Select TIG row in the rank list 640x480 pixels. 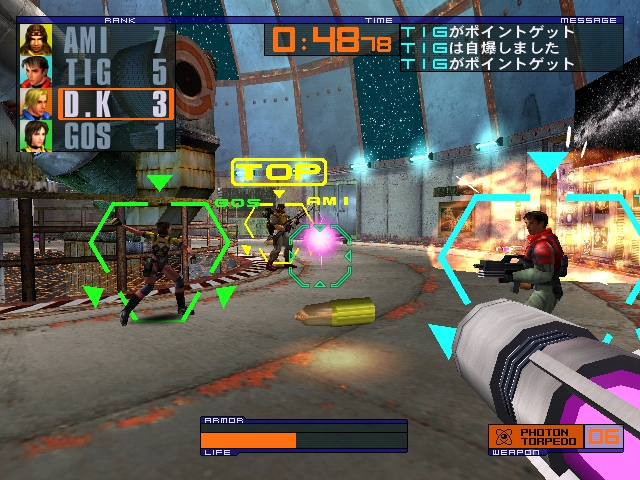click(x=115, y=71)
